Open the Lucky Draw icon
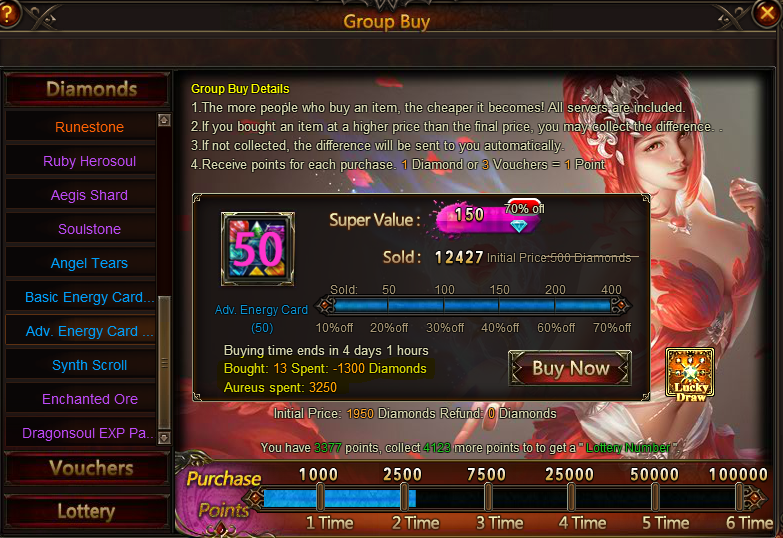This screenshot has height=538, width=783. pyautogui.click(x=690, y=373)
